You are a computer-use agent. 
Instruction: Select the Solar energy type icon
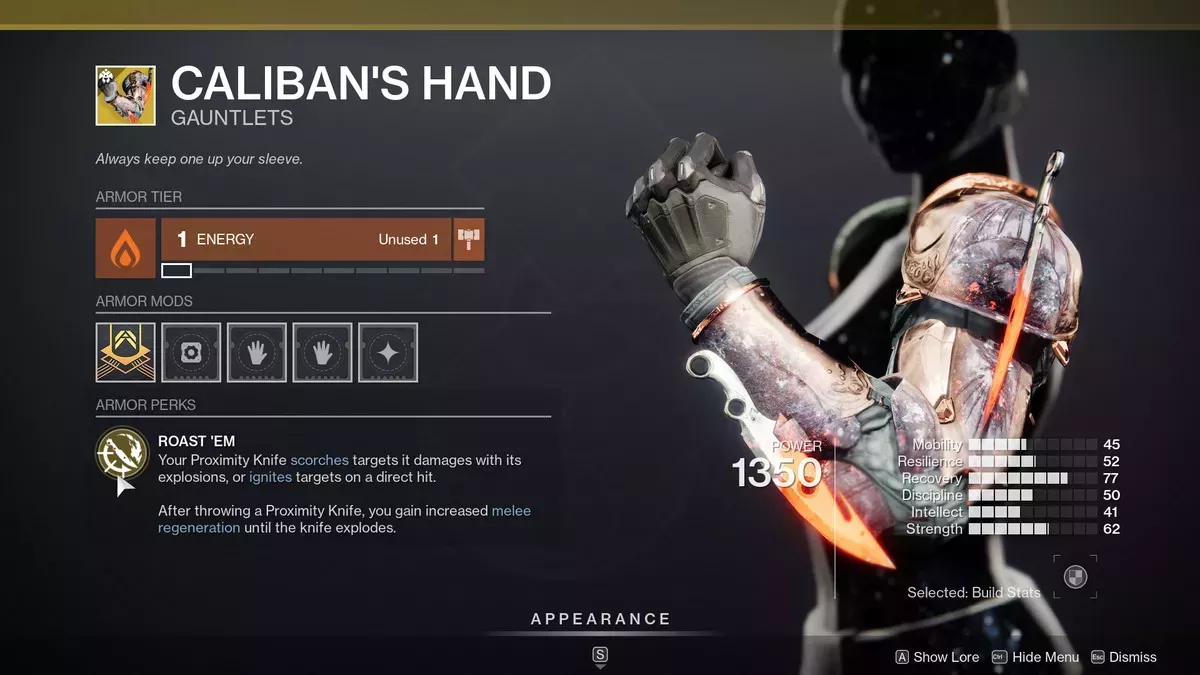tap(125, 247)
